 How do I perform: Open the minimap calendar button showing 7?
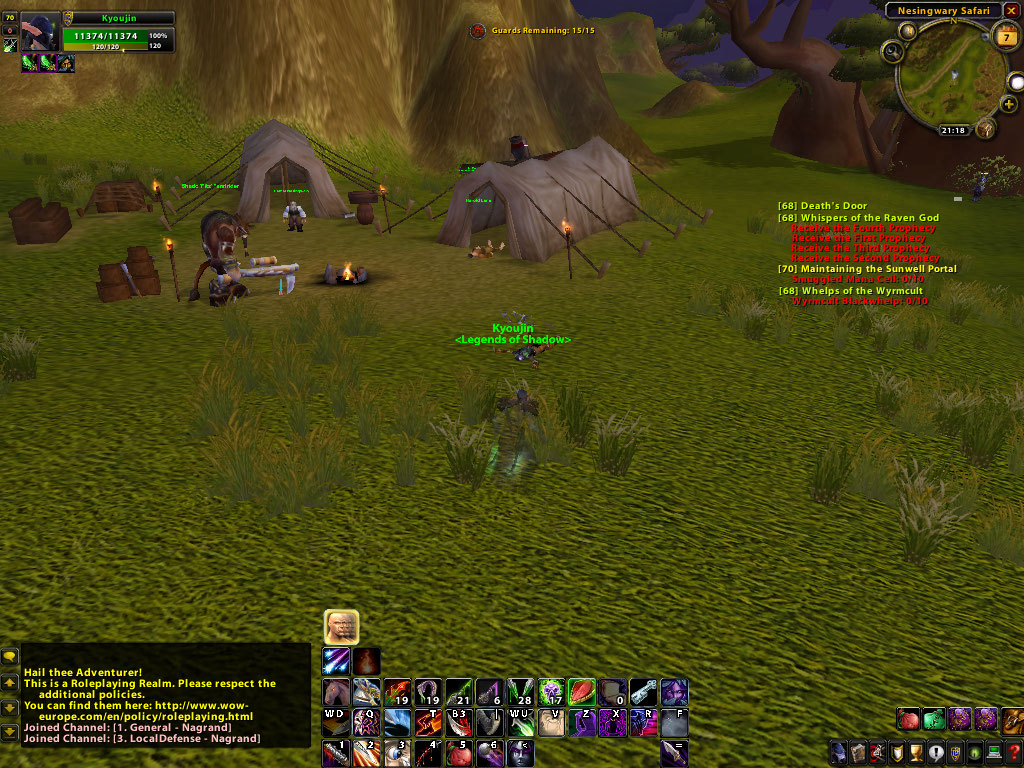tap(1006, 37)
